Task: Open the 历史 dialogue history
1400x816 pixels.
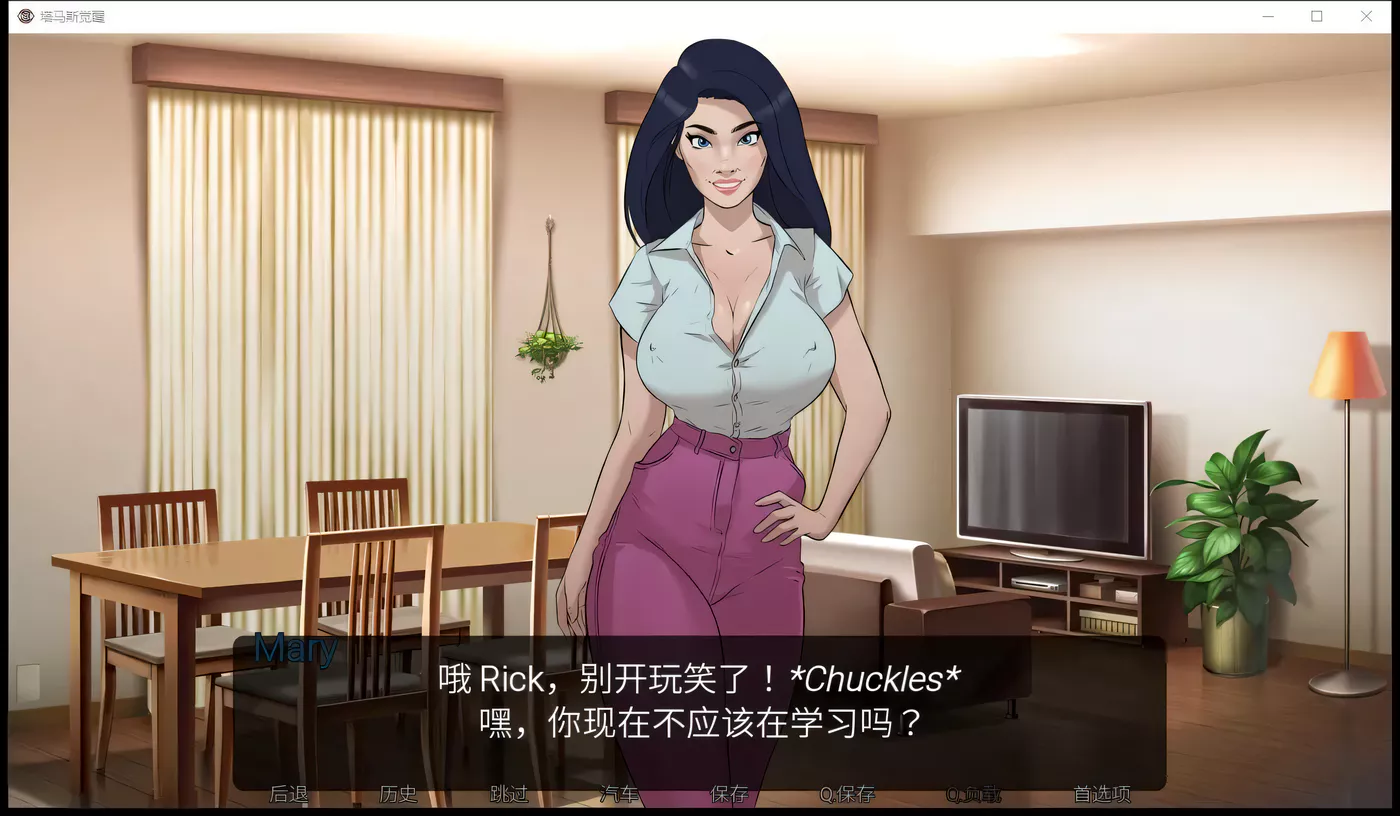Action: click(x=398, y=793)
